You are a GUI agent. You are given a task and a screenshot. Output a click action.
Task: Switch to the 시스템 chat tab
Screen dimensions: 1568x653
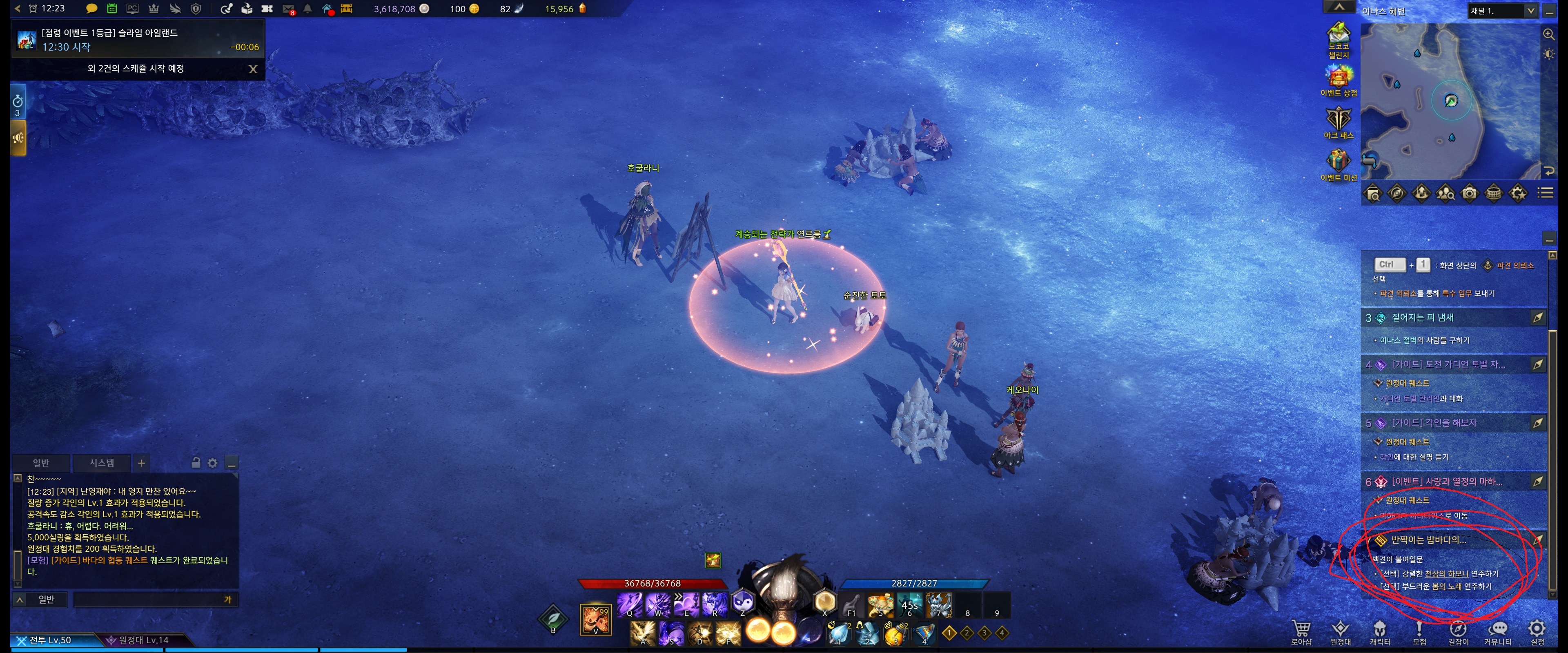102,463
